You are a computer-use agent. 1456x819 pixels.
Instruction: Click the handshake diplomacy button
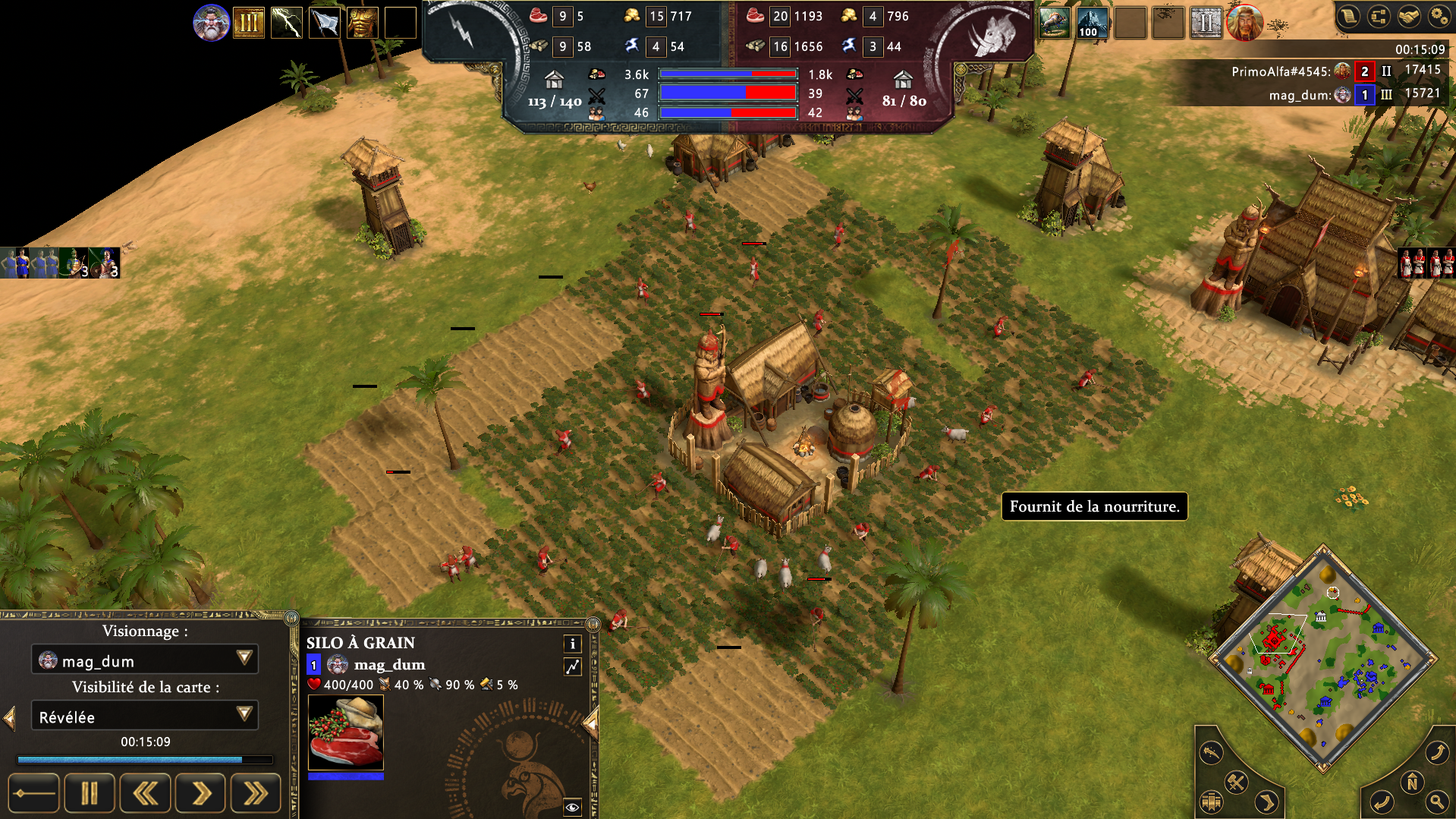(1409, 17)
